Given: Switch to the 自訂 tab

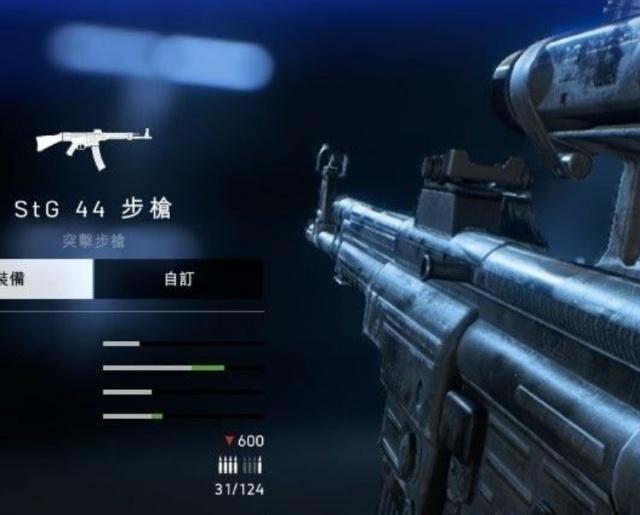Looking at the screenshot, I should tap(178, 279).
